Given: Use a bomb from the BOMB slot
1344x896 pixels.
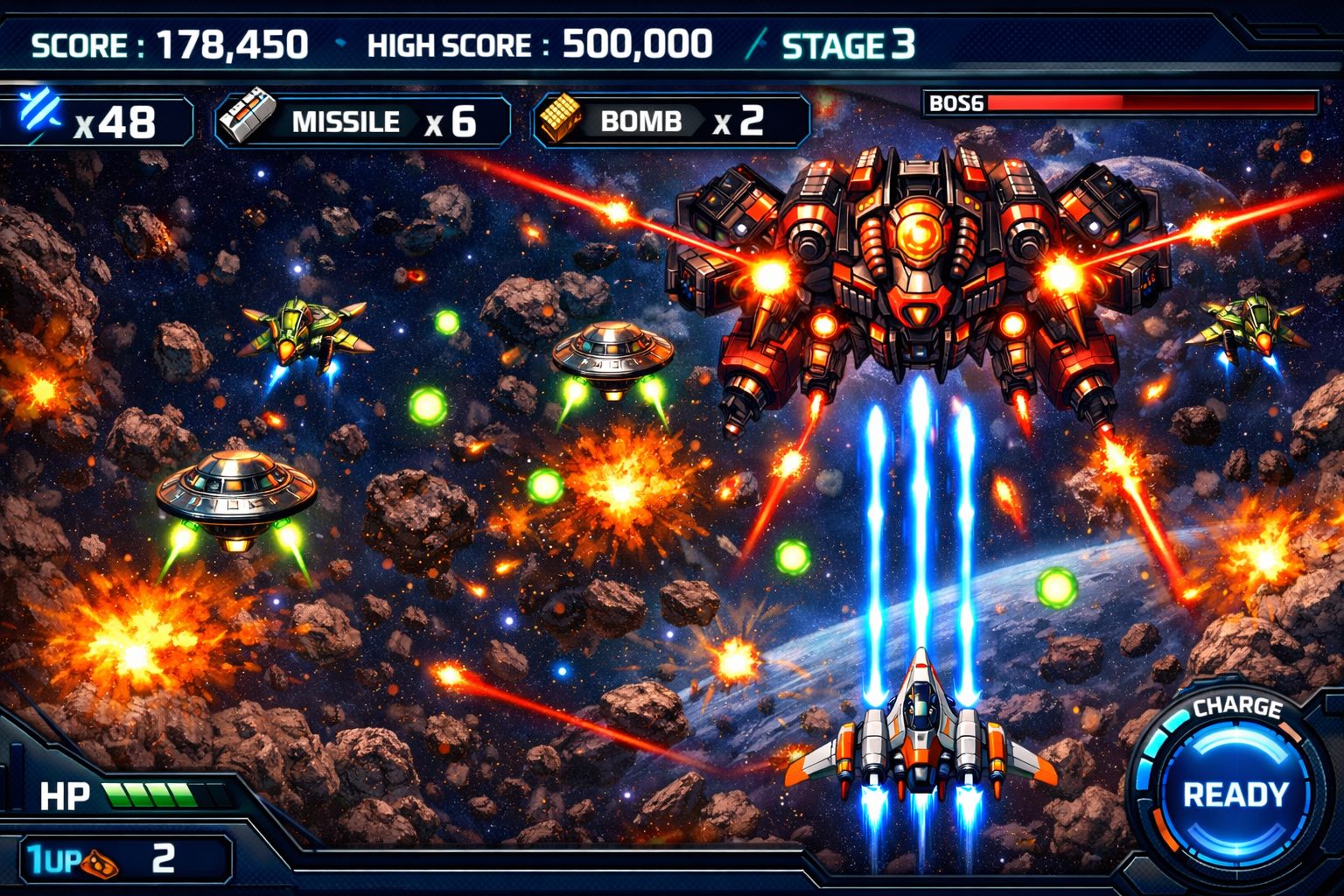Looking at the screenshot, I should point(671,121).
